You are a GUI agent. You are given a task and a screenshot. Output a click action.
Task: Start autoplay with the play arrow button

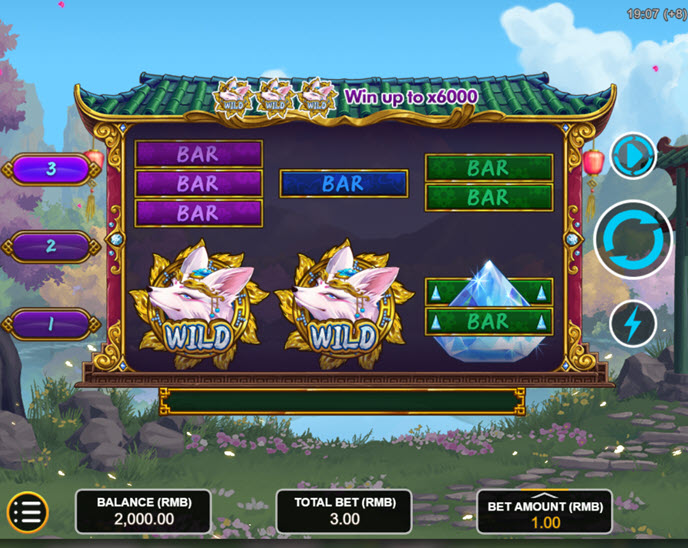(x=633, y=156)
